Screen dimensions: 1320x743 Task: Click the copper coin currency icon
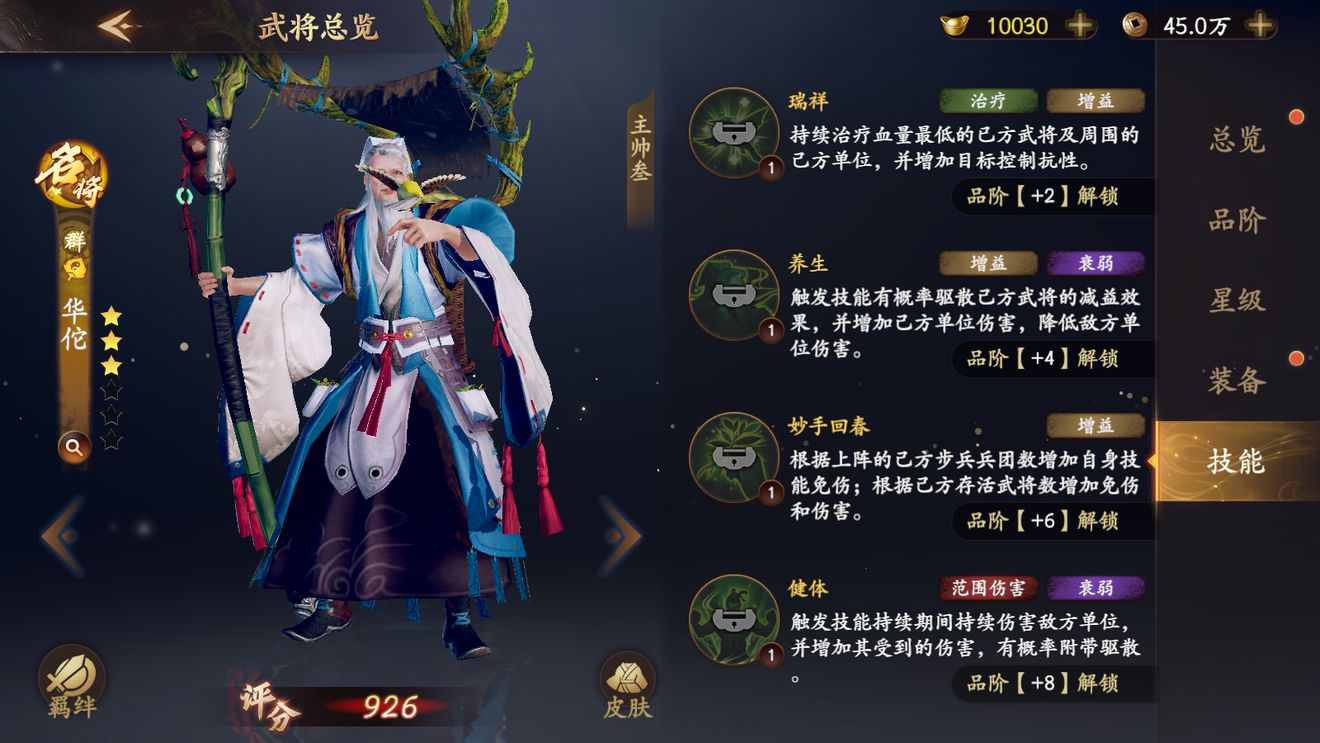[1140, 24]
